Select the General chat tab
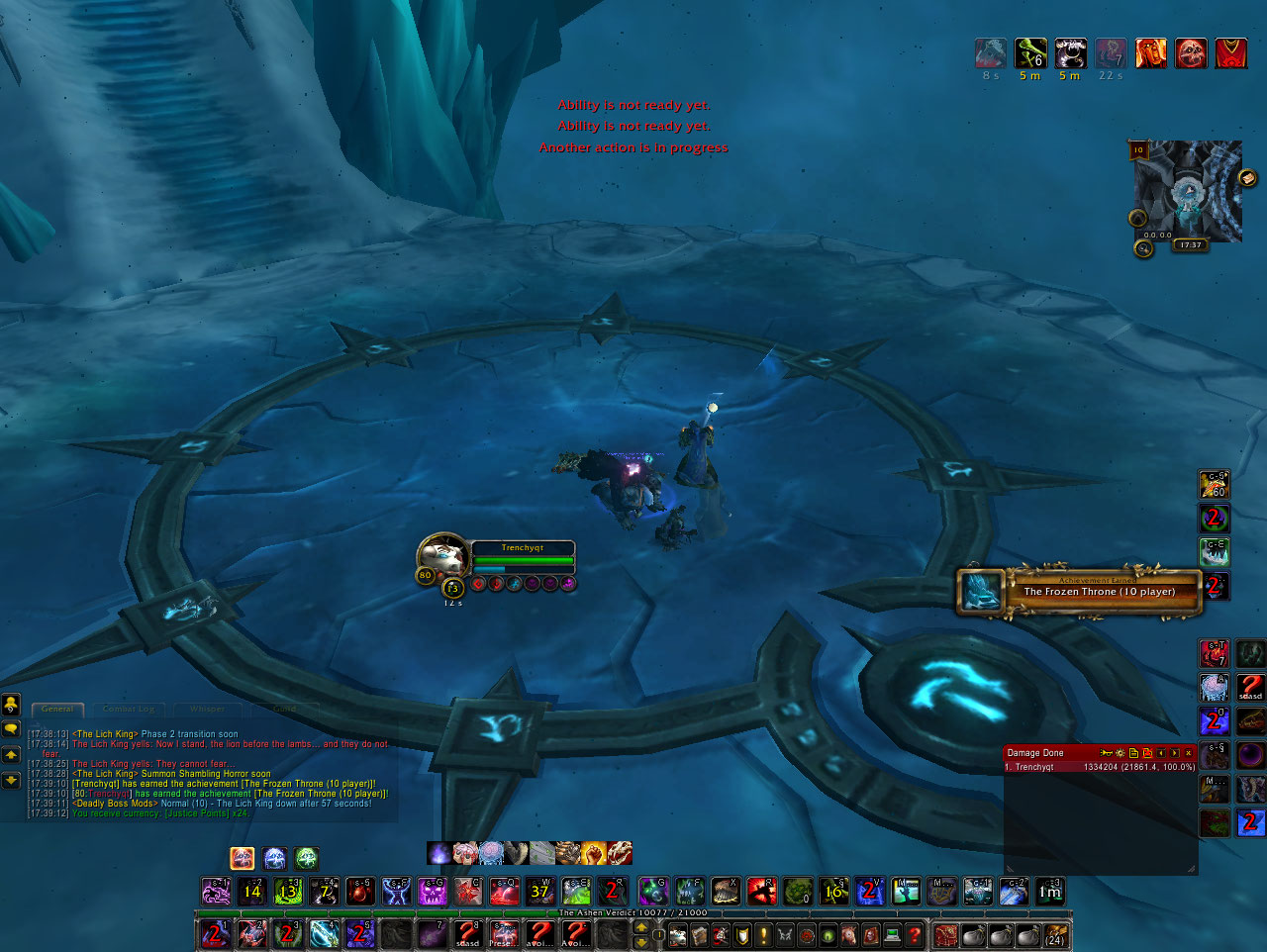1267x952 pixels. (x=57, y=709)
